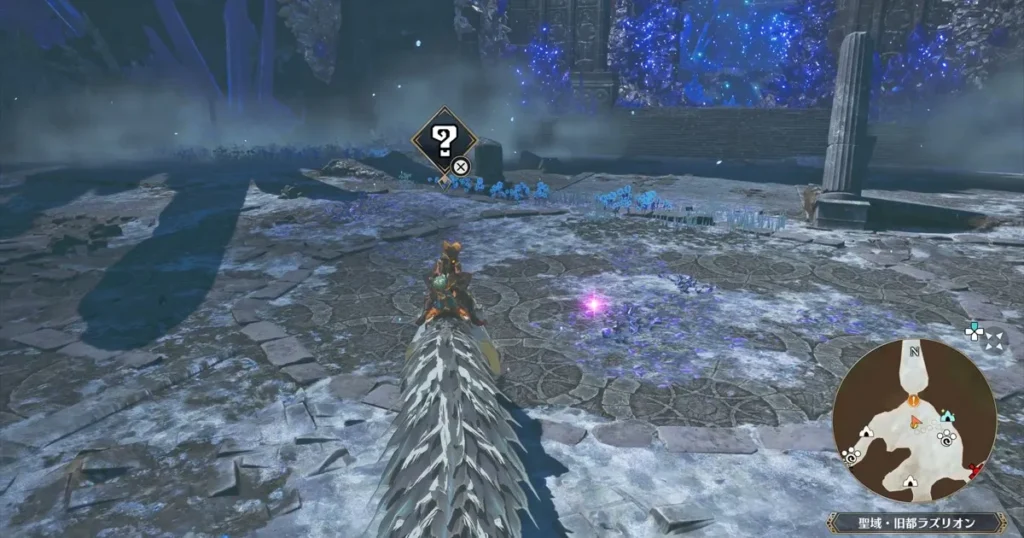Click the area name banner 聖域・旧都ラズリオン

(x=918, y=523)
